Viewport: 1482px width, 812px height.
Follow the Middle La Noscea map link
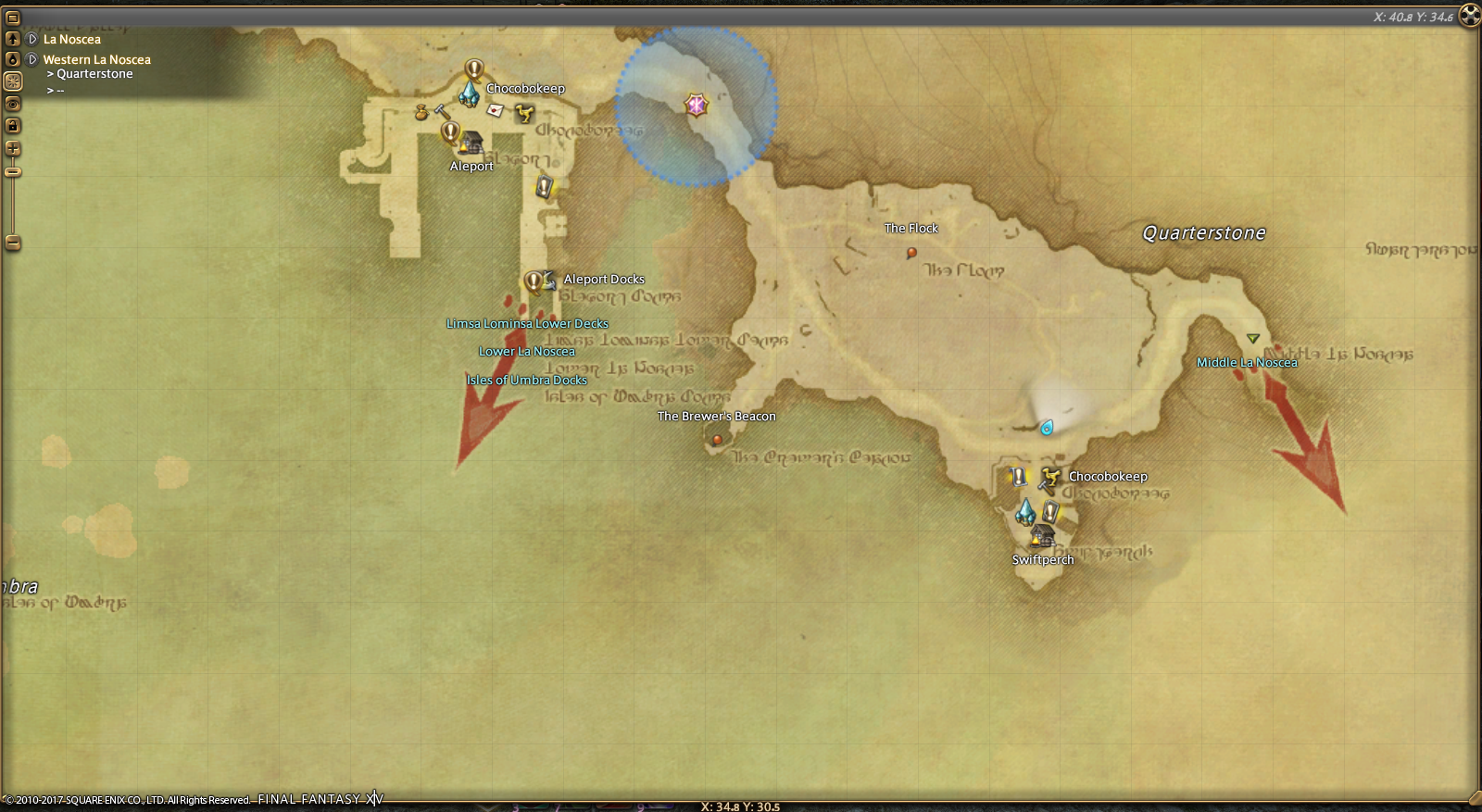pos(1247,362)
